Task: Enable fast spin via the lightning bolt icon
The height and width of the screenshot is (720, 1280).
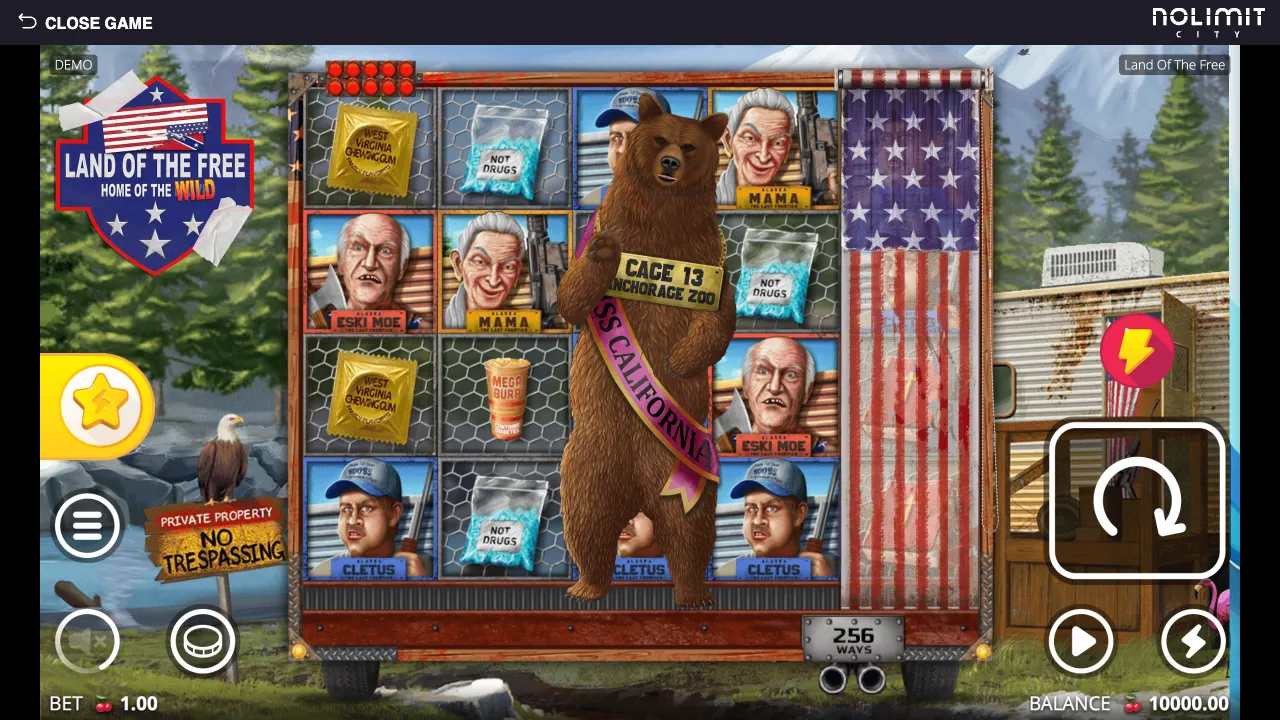Action: point(1193,642)
